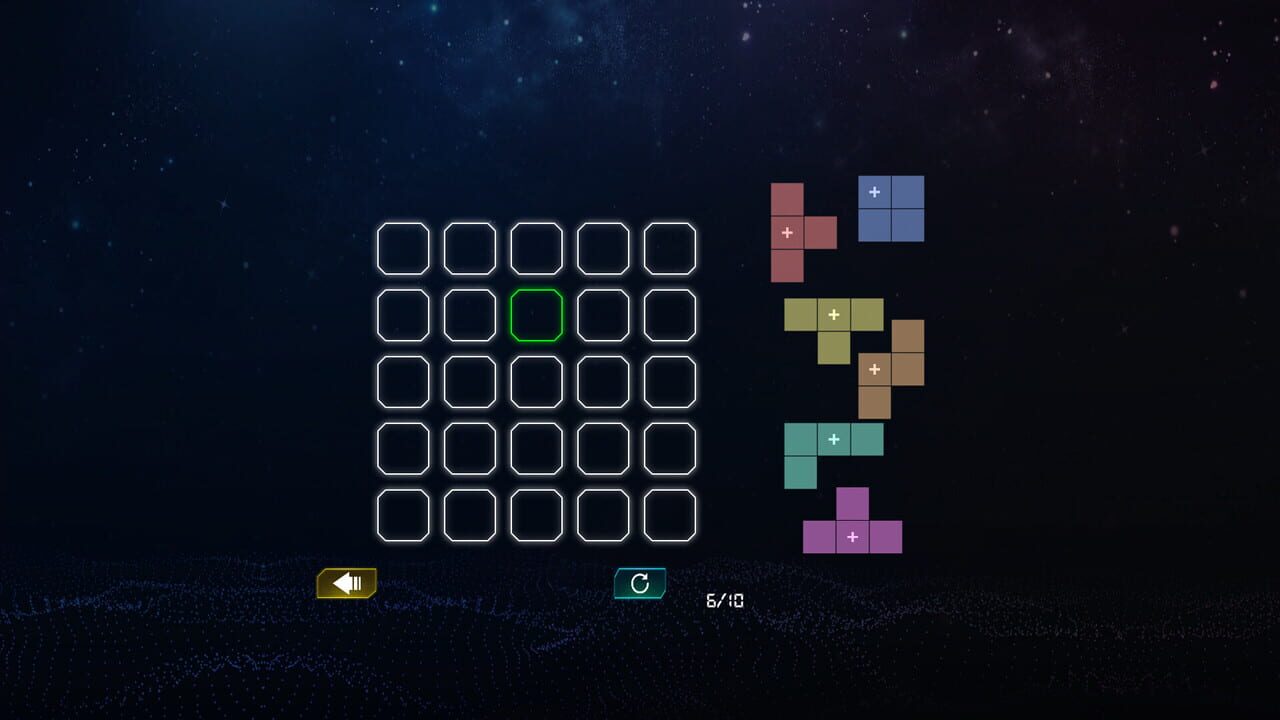Click the plus marker on the pink piece
Image resolution: width=1280 pixels, height=720 pixels.
pyautogui.click(x=787, y=232)
